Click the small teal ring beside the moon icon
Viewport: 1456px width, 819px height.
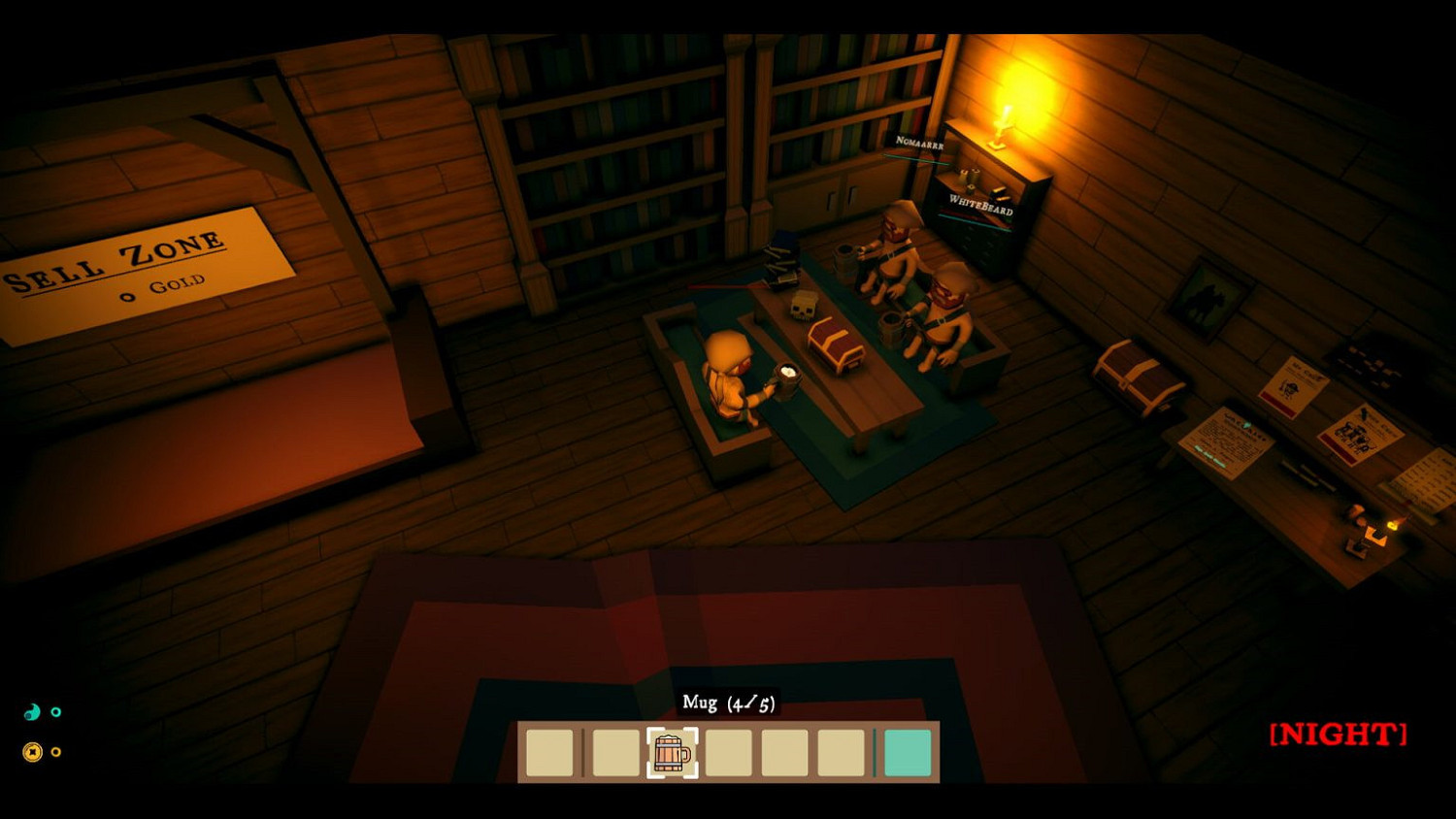coord(58,711)
